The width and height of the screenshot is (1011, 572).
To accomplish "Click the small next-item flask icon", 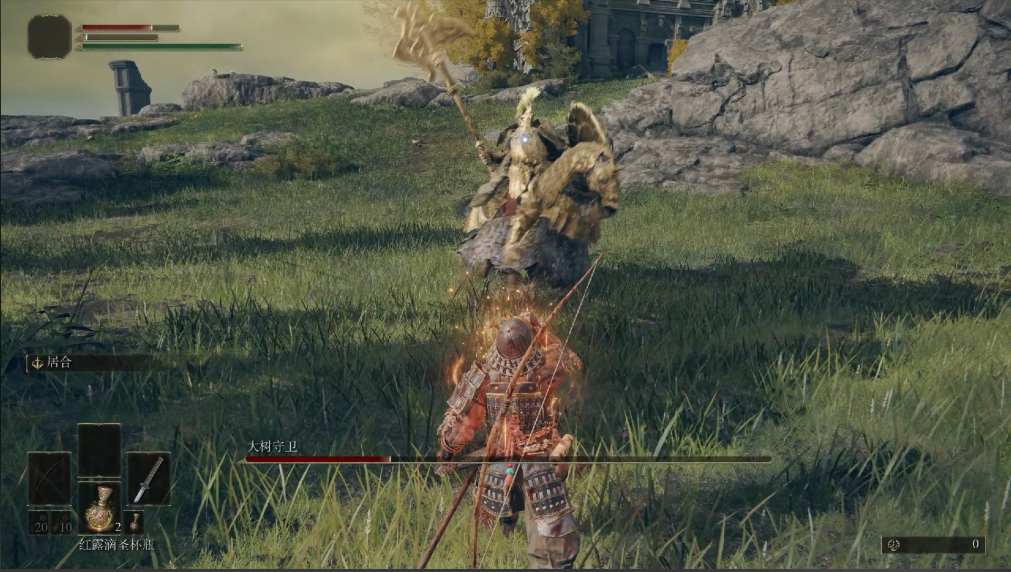I will pyautogui.click(x=135, y=522).
